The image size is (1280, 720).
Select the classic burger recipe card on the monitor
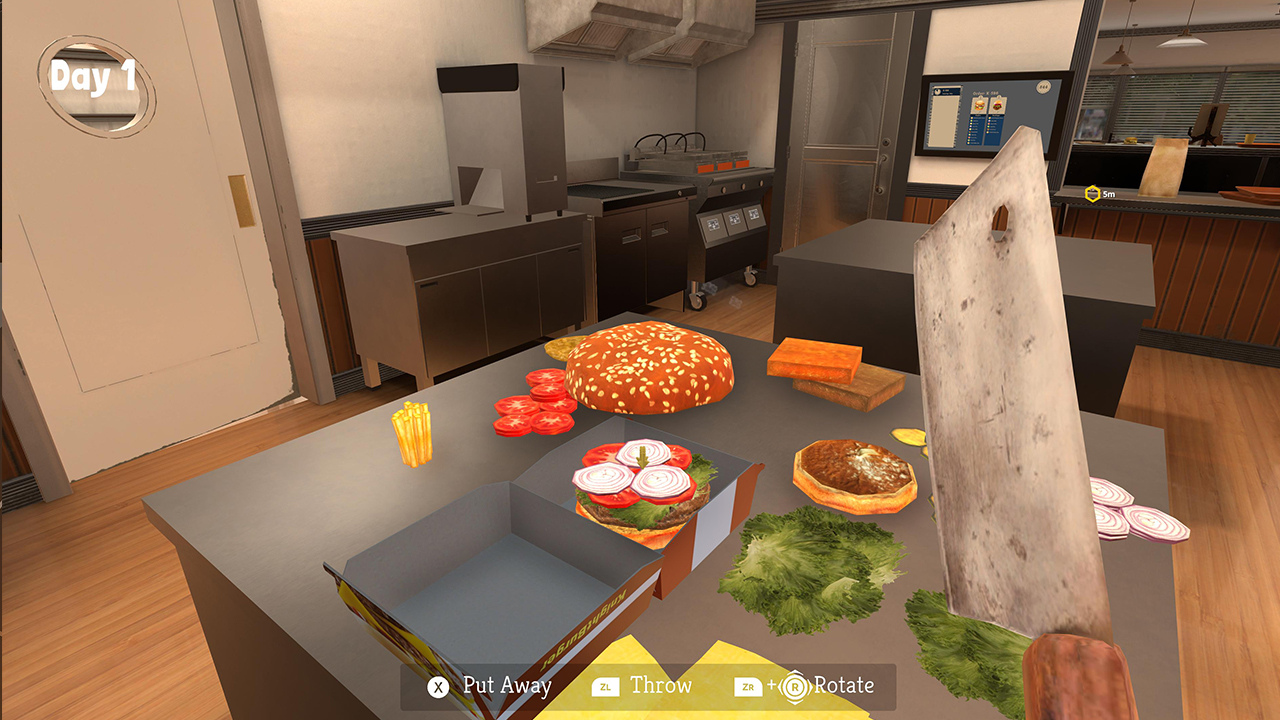click(980, 105)
